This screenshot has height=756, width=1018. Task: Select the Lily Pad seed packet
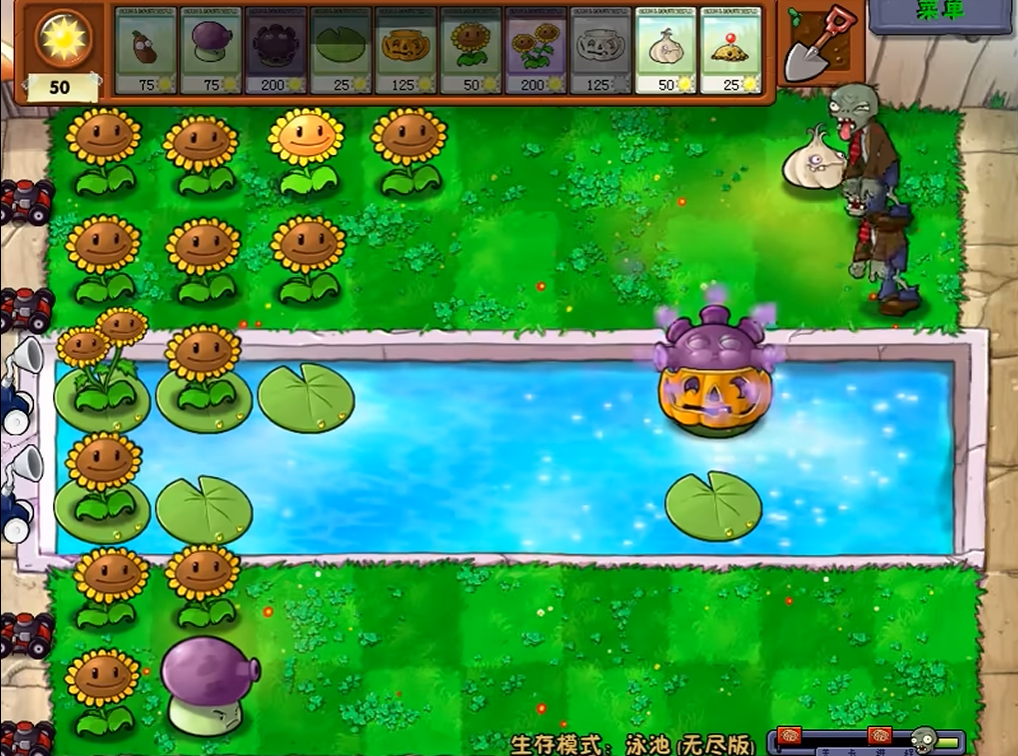coord(340,50)
